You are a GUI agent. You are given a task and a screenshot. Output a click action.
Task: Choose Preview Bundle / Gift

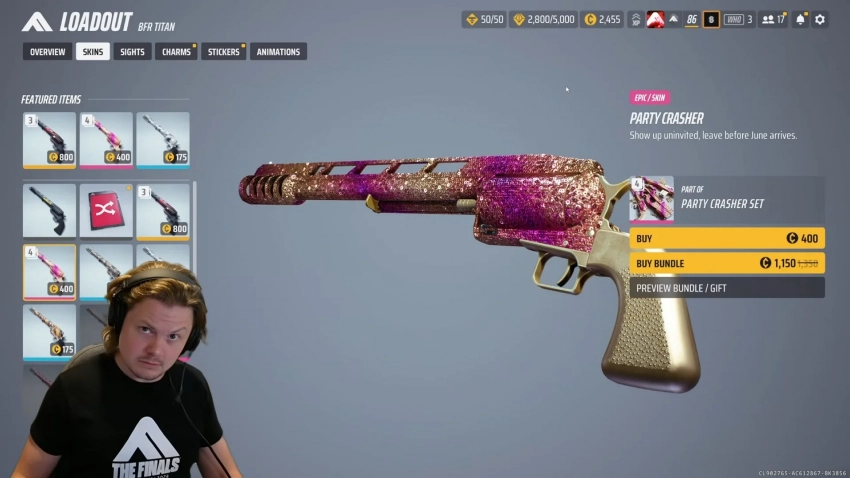pyautogui.click(x=727, y=288)
